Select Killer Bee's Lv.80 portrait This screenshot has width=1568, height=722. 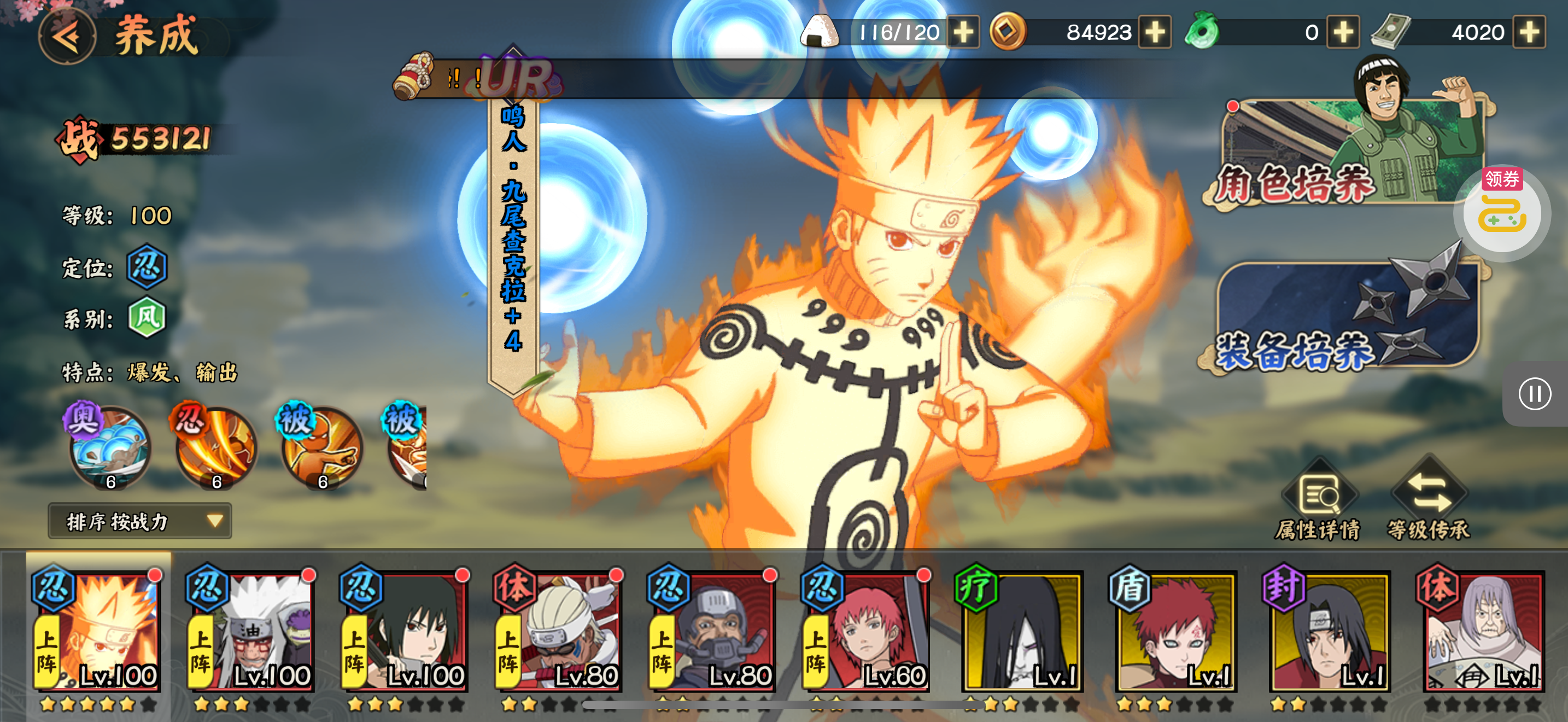tap(558, 633)
